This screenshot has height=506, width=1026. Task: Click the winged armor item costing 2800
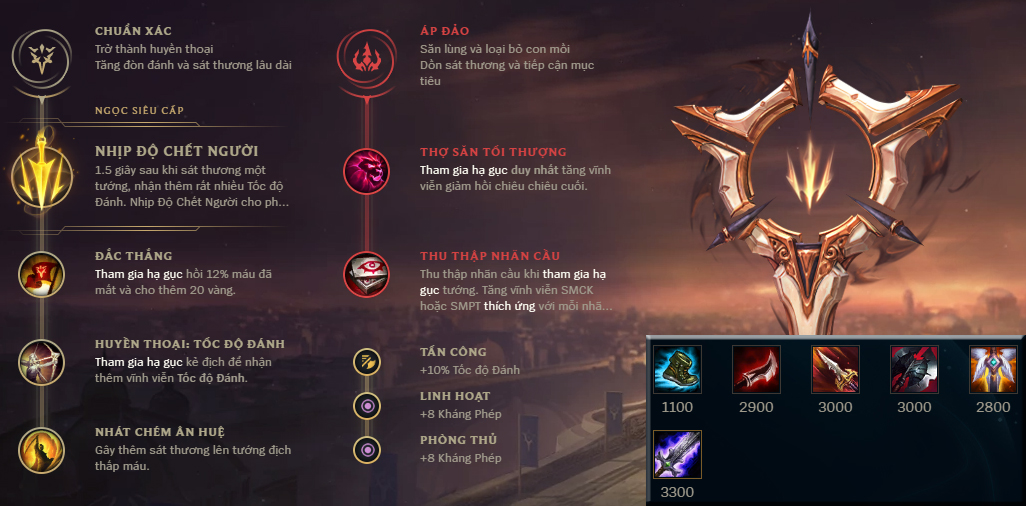(993, 369)
